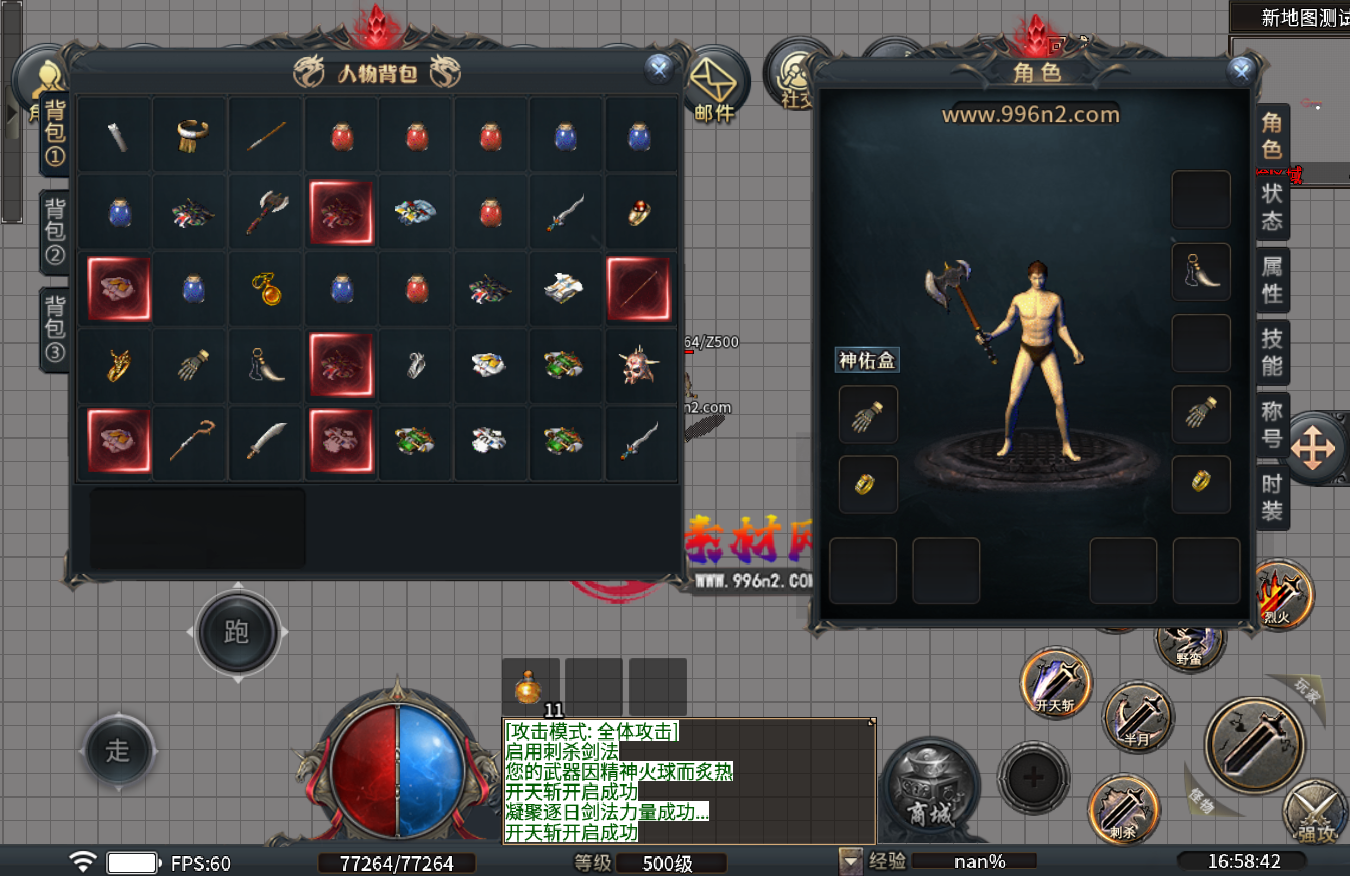Activate the 刺杀 assassinate skill

pos(1123,808)
